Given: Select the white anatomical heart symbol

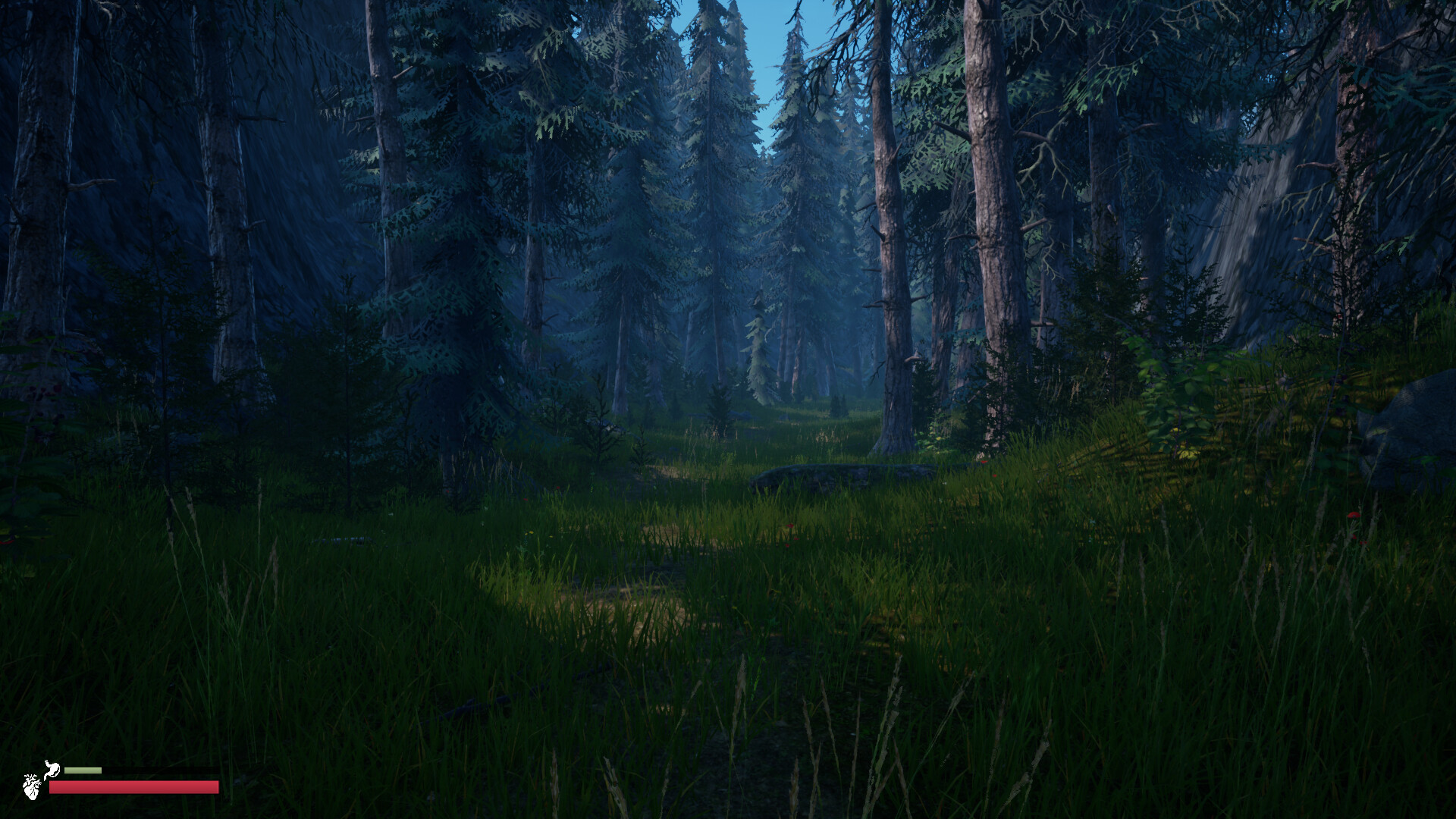Looking at the screenshot, I should (32, 786).
